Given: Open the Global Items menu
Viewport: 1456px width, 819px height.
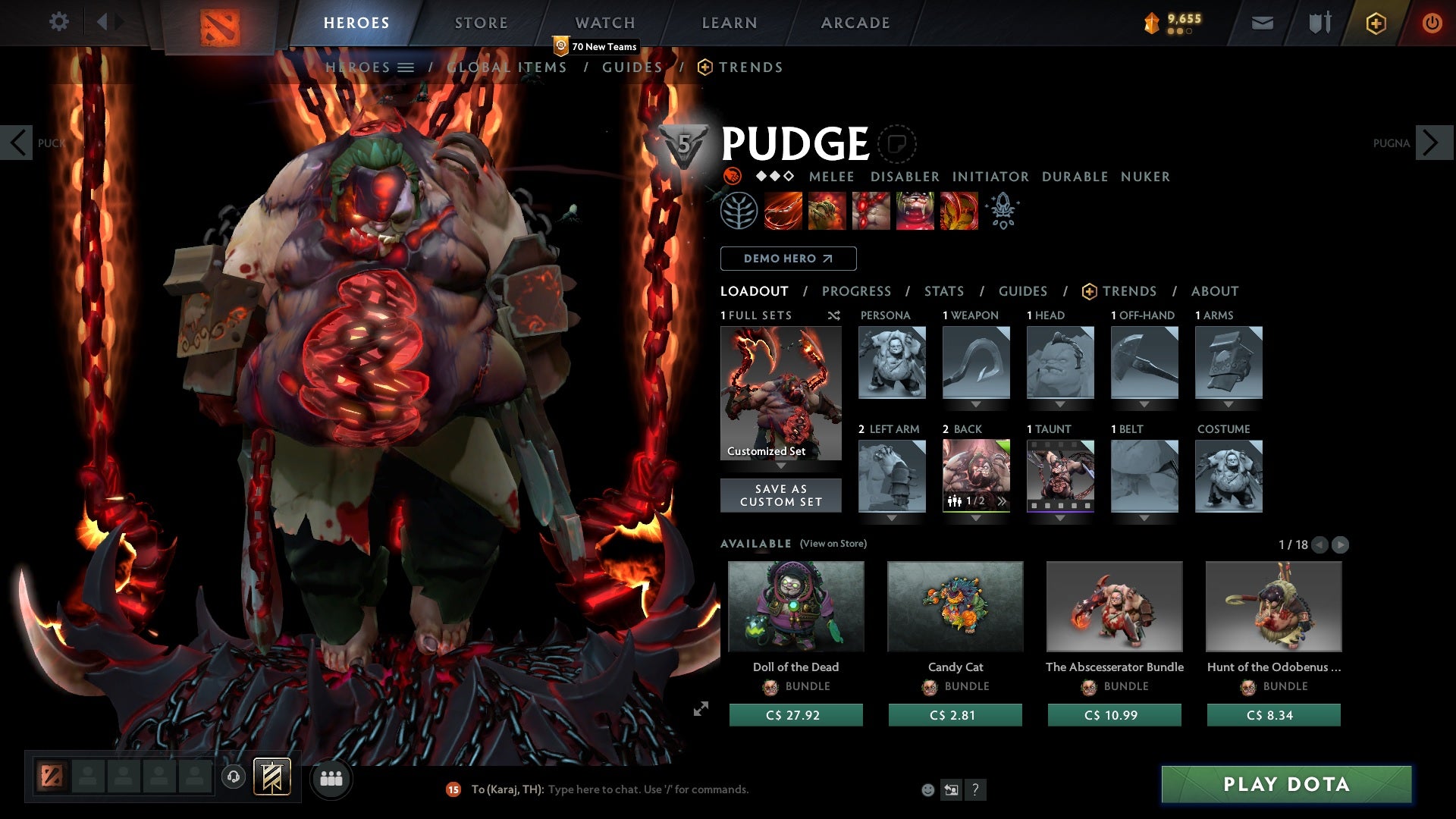Looking at the screenshot, I should click(x=507, y=67).
